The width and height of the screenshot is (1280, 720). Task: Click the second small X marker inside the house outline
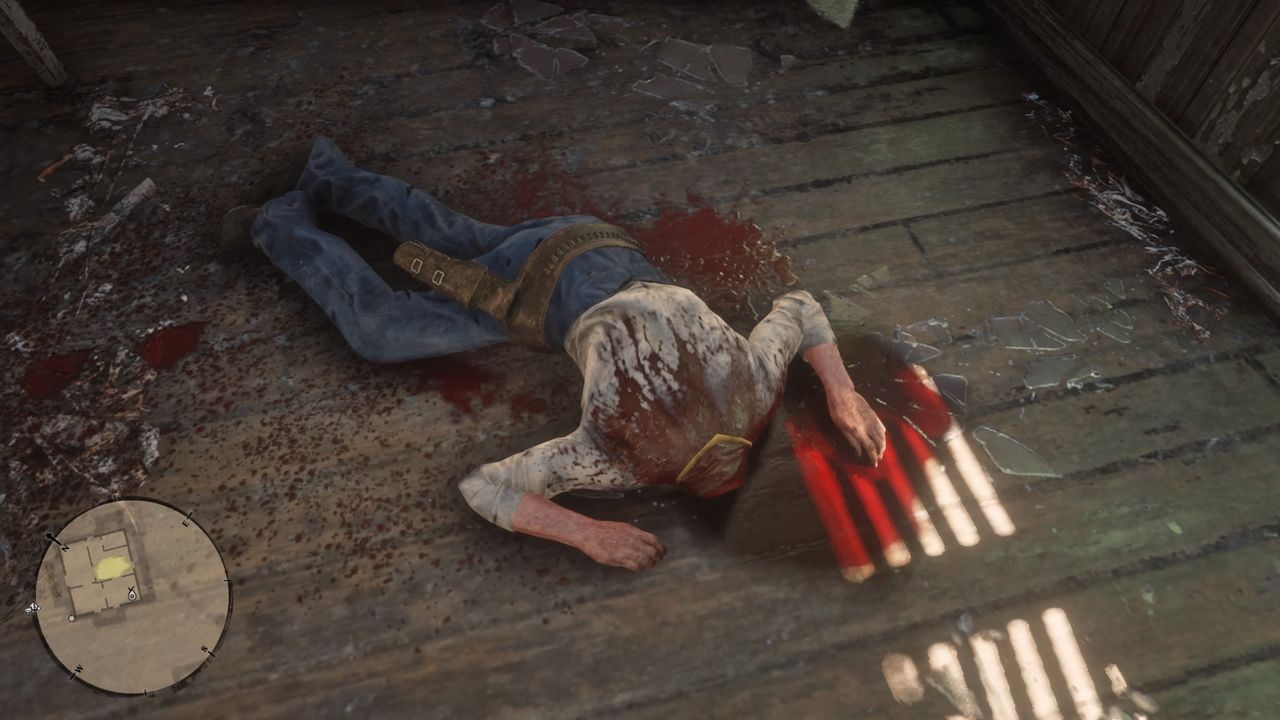pyautogui.click(x=59, y=594)
